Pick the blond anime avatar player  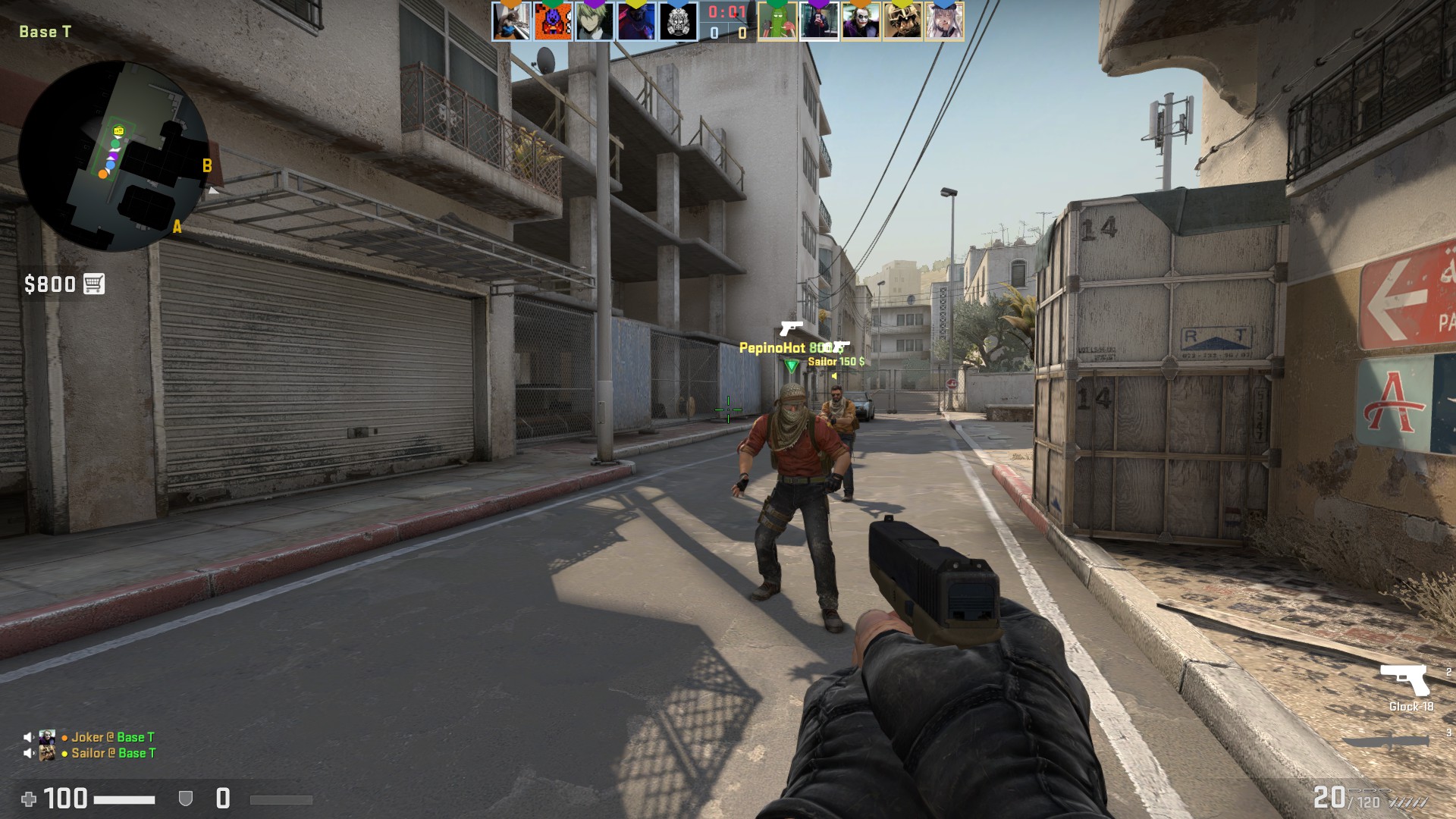(595, 21)
